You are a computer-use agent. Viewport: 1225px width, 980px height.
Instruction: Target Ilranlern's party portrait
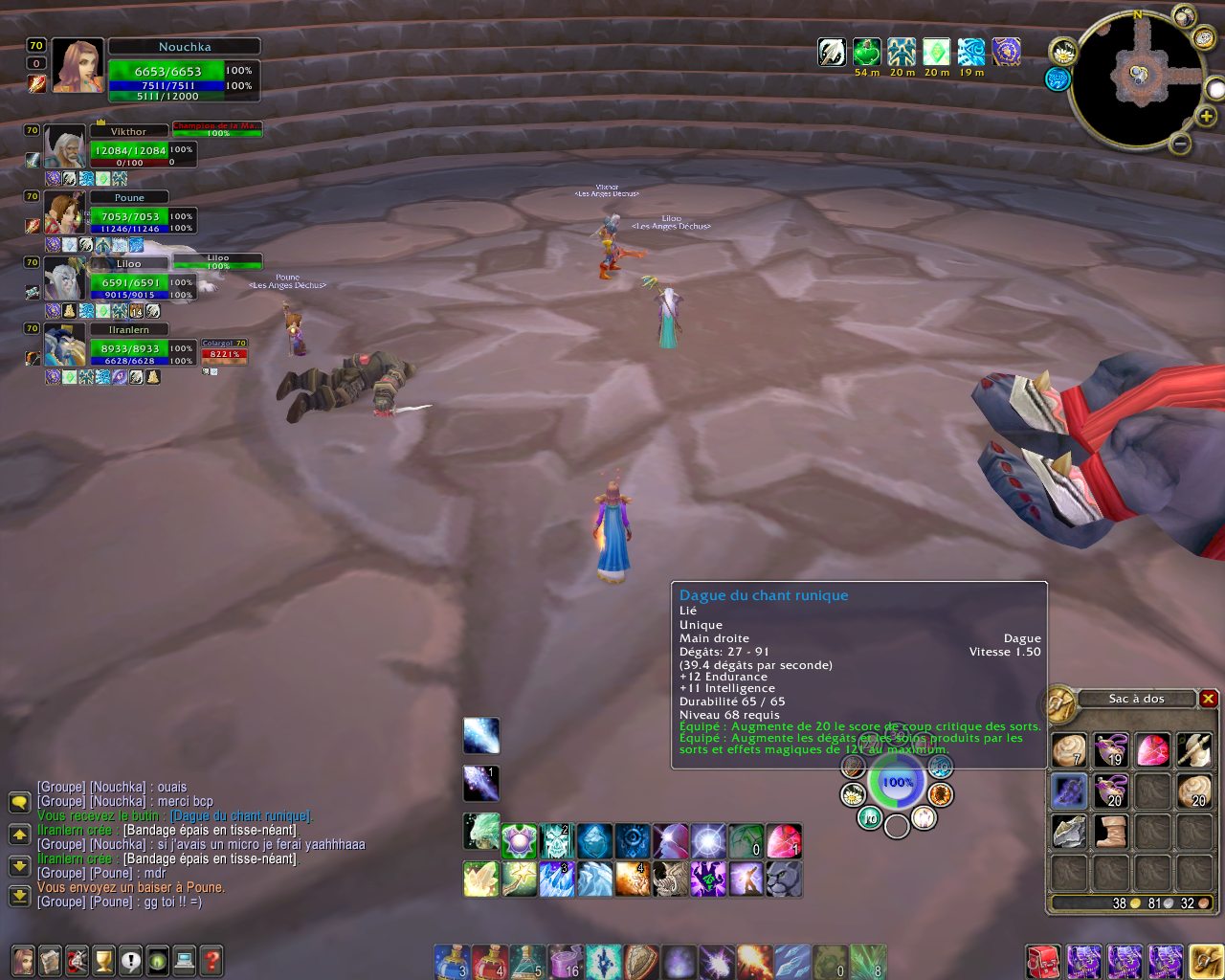(64, 345)
